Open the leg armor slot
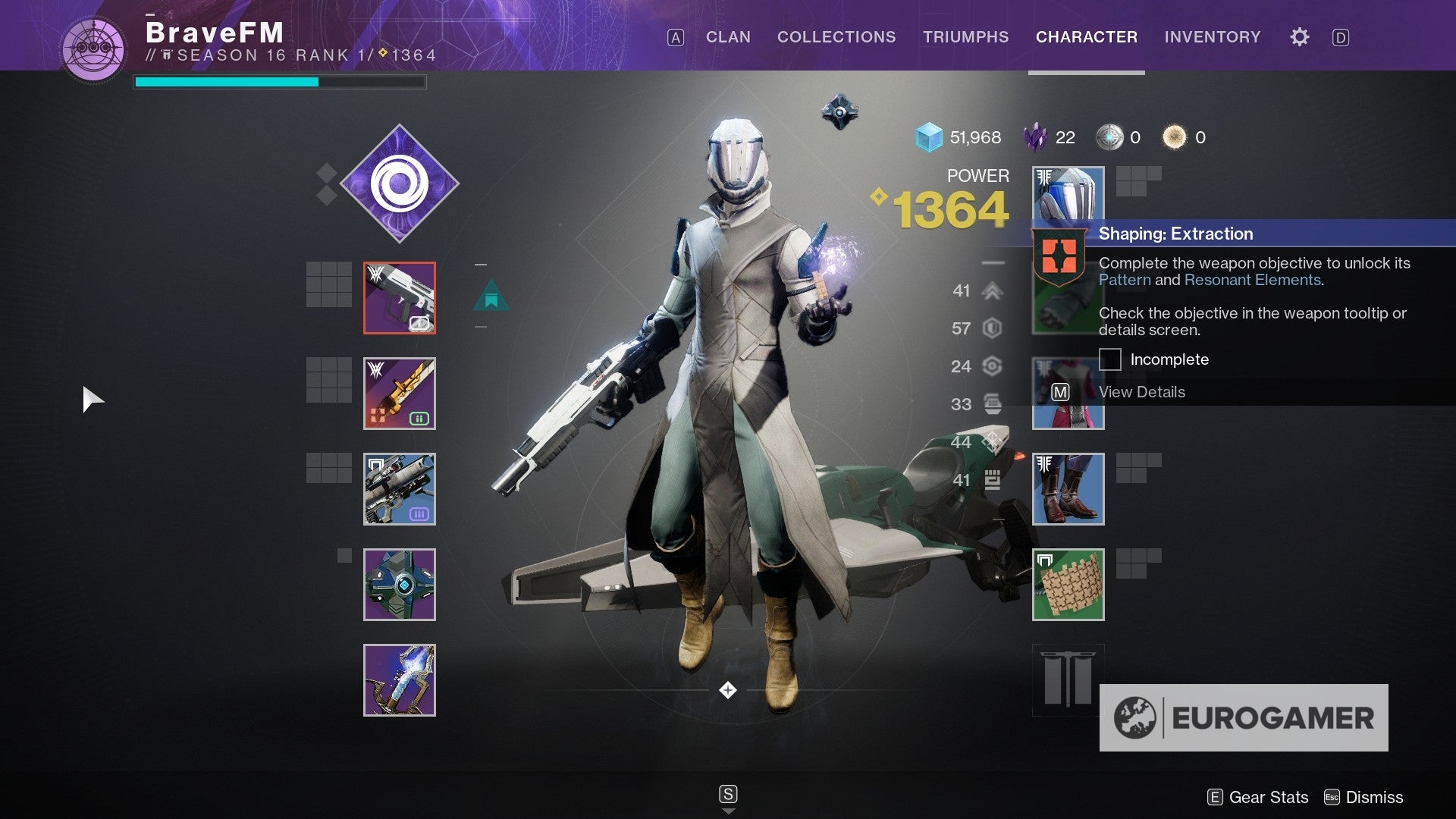Image resolution: width=1456 pixels, height=819 pixels. tap(1068, 489)
